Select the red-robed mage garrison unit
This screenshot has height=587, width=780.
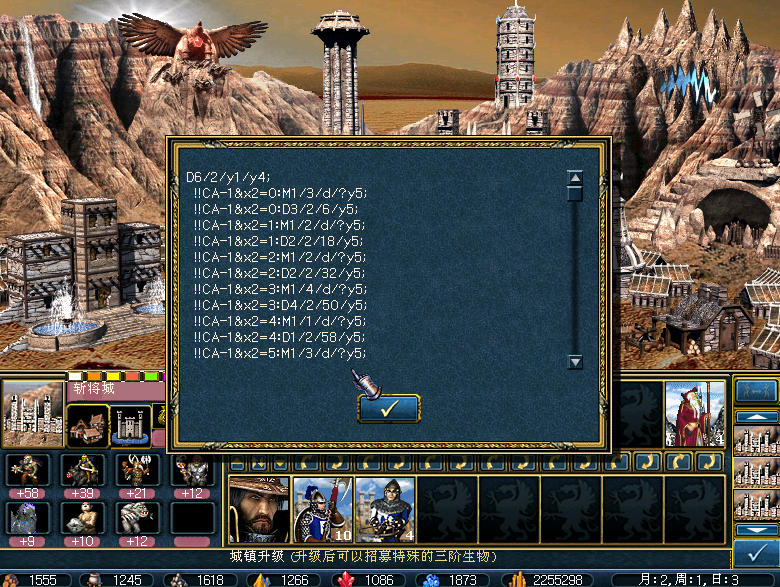tap(695, 413)
